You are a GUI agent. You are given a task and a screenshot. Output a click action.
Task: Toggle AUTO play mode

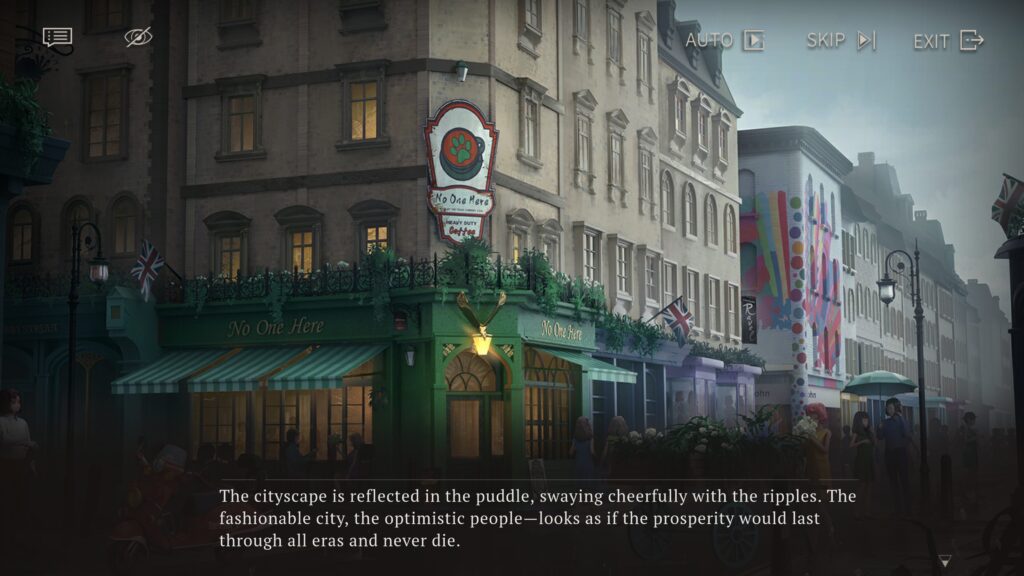point(725,41)
